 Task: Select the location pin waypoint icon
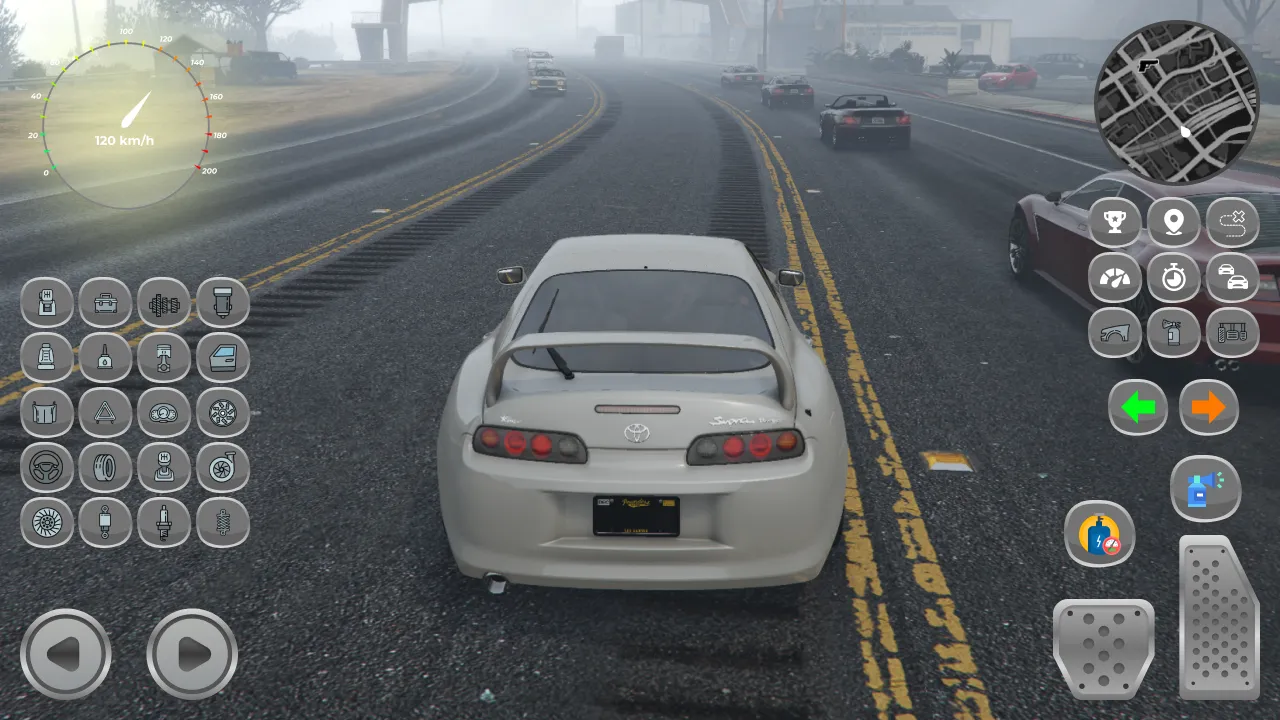point(1174,222)
